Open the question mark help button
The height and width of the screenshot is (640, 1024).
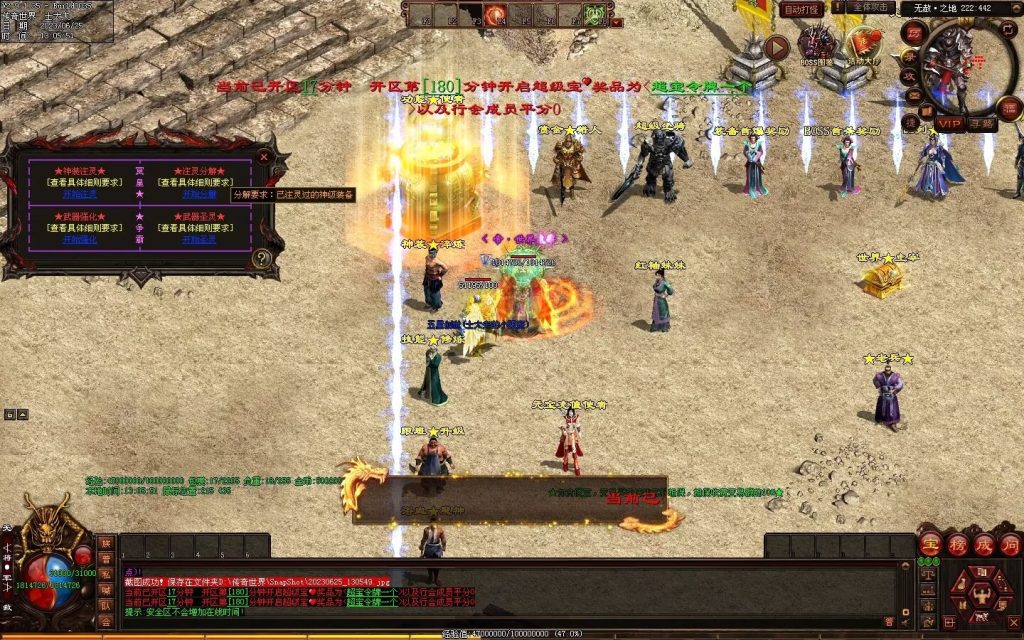point(262,258)
